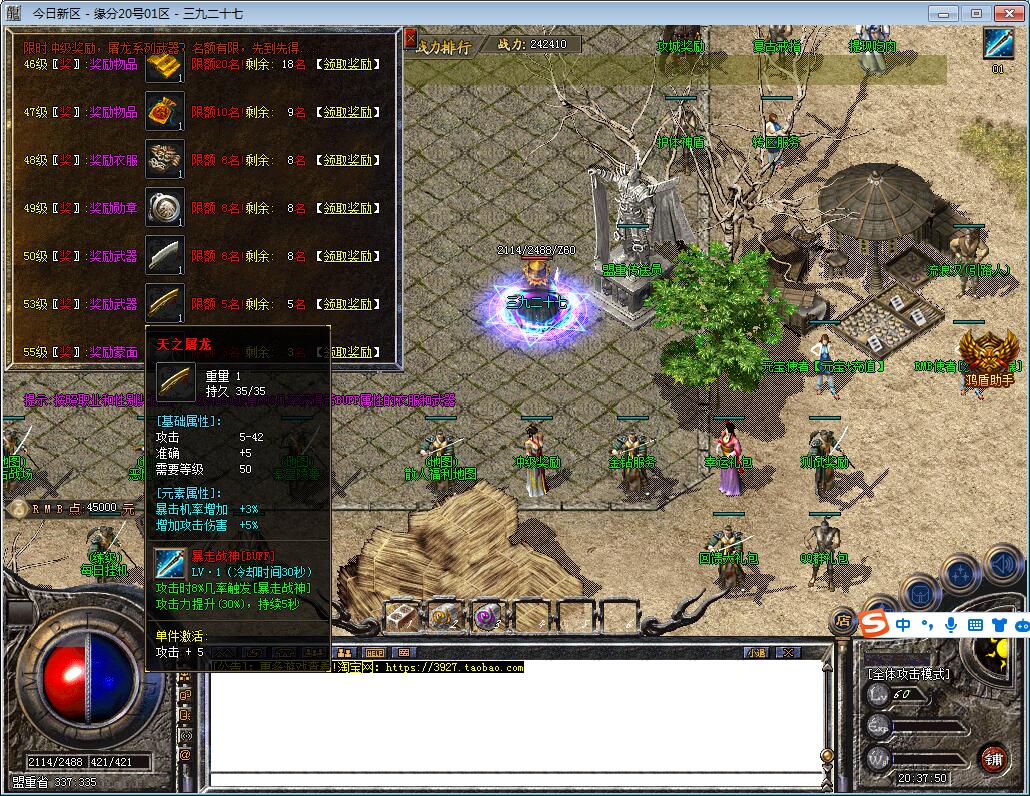Select the golden dragon sword reward icon
Viewport: 1030px width, 796px height.
point(165,303)
